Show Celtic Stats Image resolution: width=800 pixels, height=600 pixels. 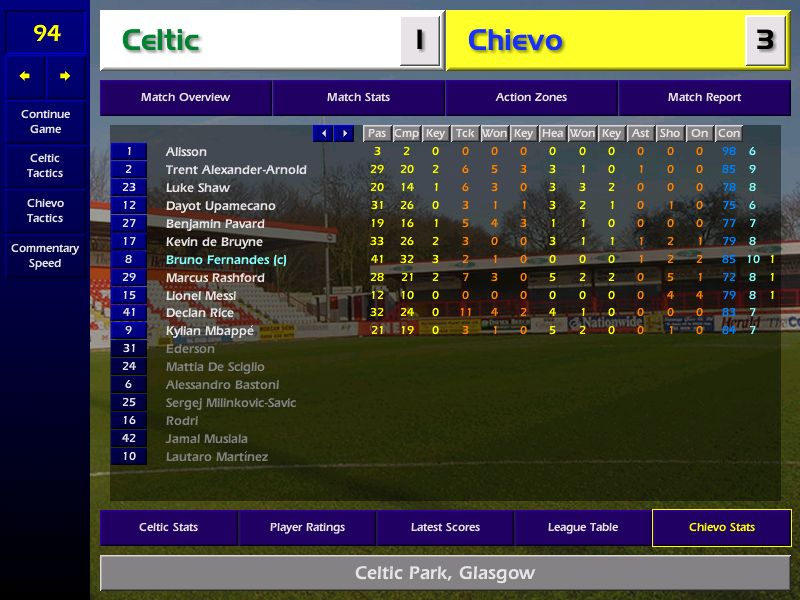point(168,528)
